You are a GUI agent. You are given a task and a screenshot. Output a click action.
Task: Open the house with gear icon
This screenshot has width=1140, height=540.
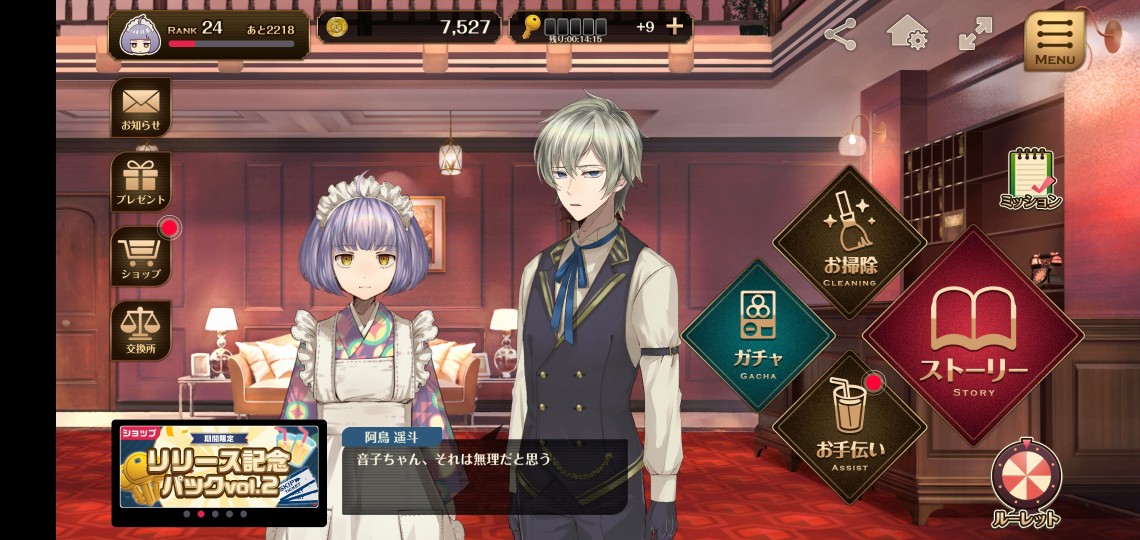pos(906,33)
